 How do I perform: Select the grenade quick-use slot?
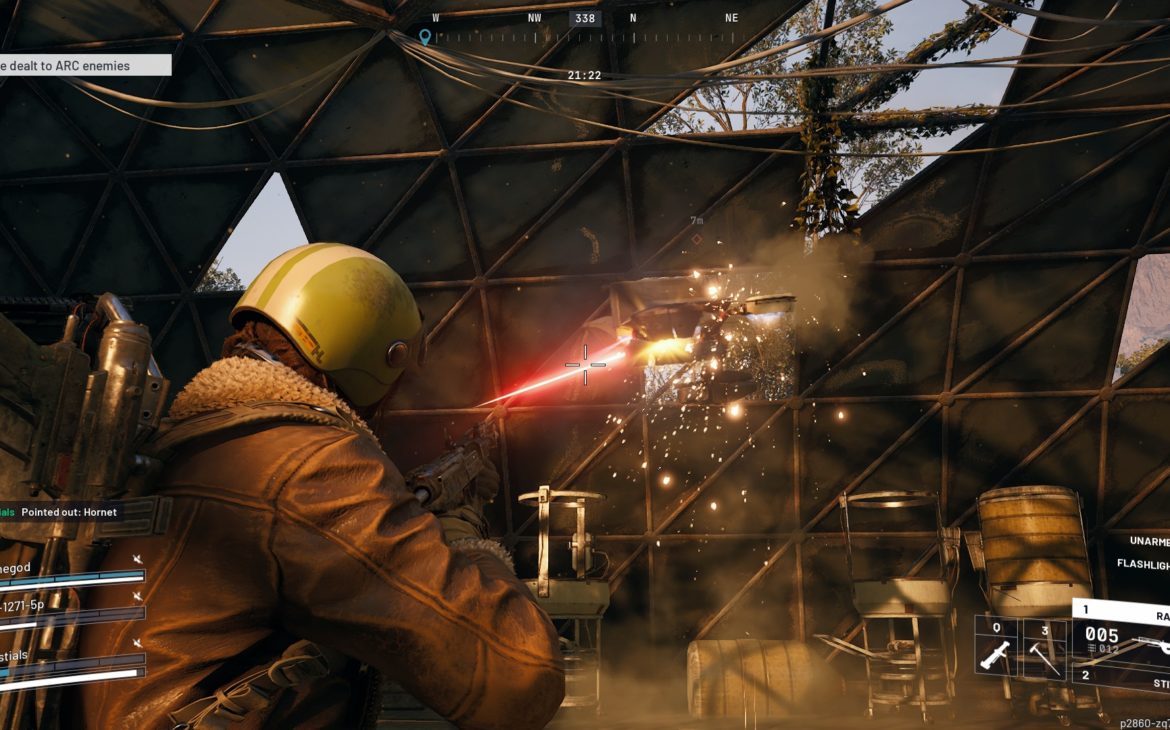(x=996, y=648)
